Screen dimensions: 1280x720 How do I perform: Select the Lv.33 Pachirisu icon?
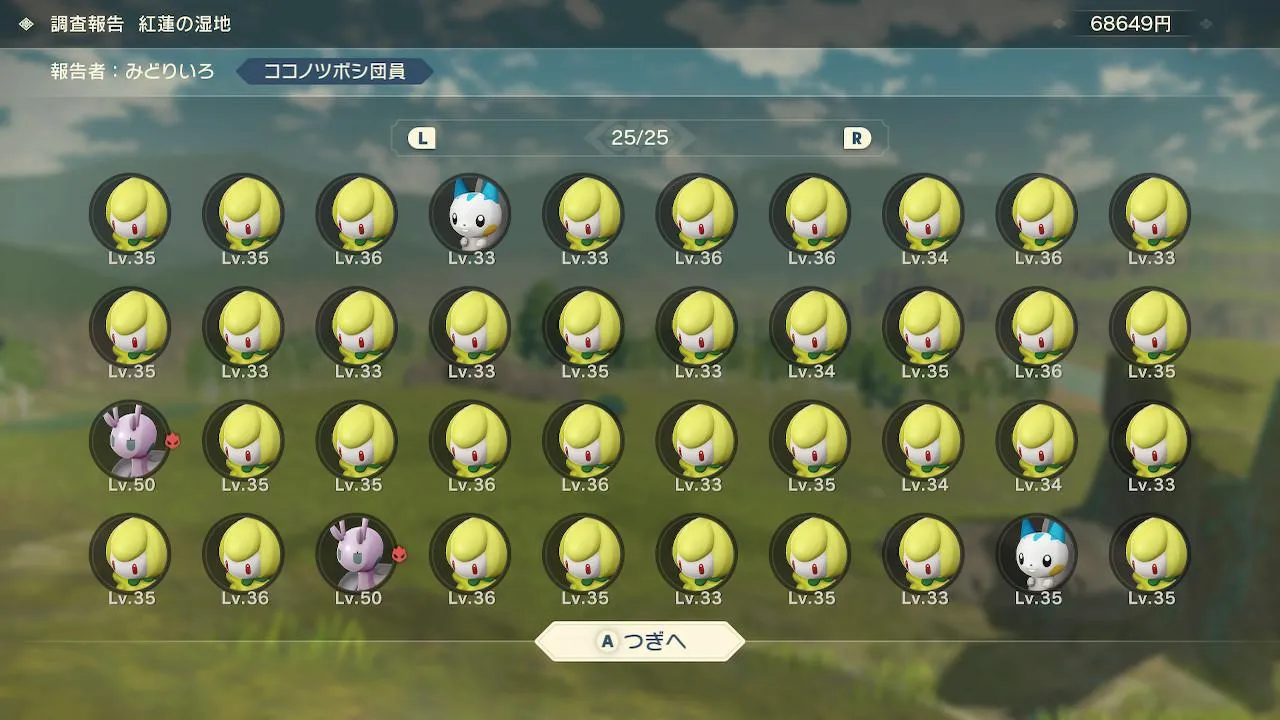coord(470,215)
